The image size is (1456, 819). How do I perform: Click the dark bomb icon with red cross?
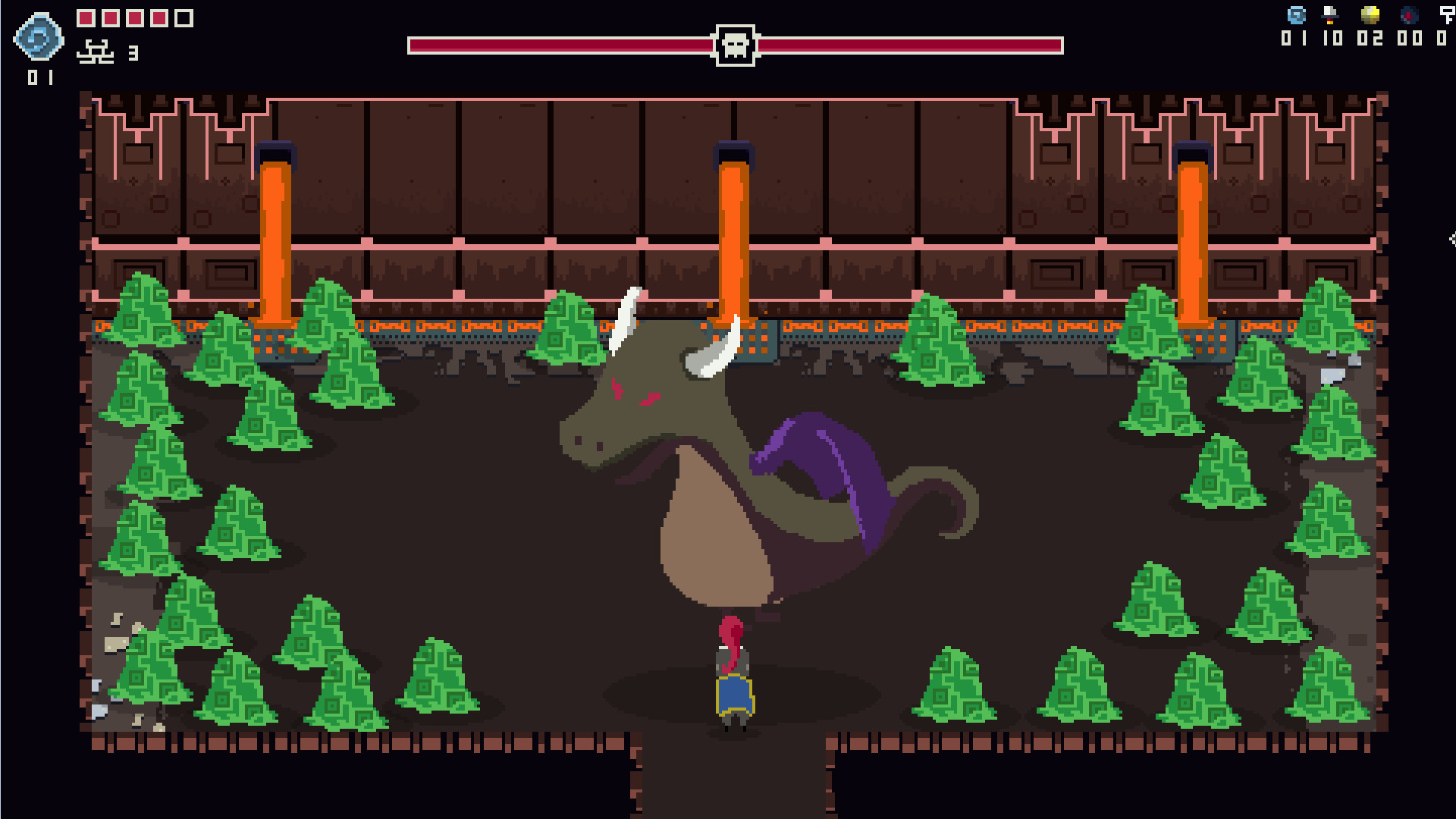coord(1407,15)
